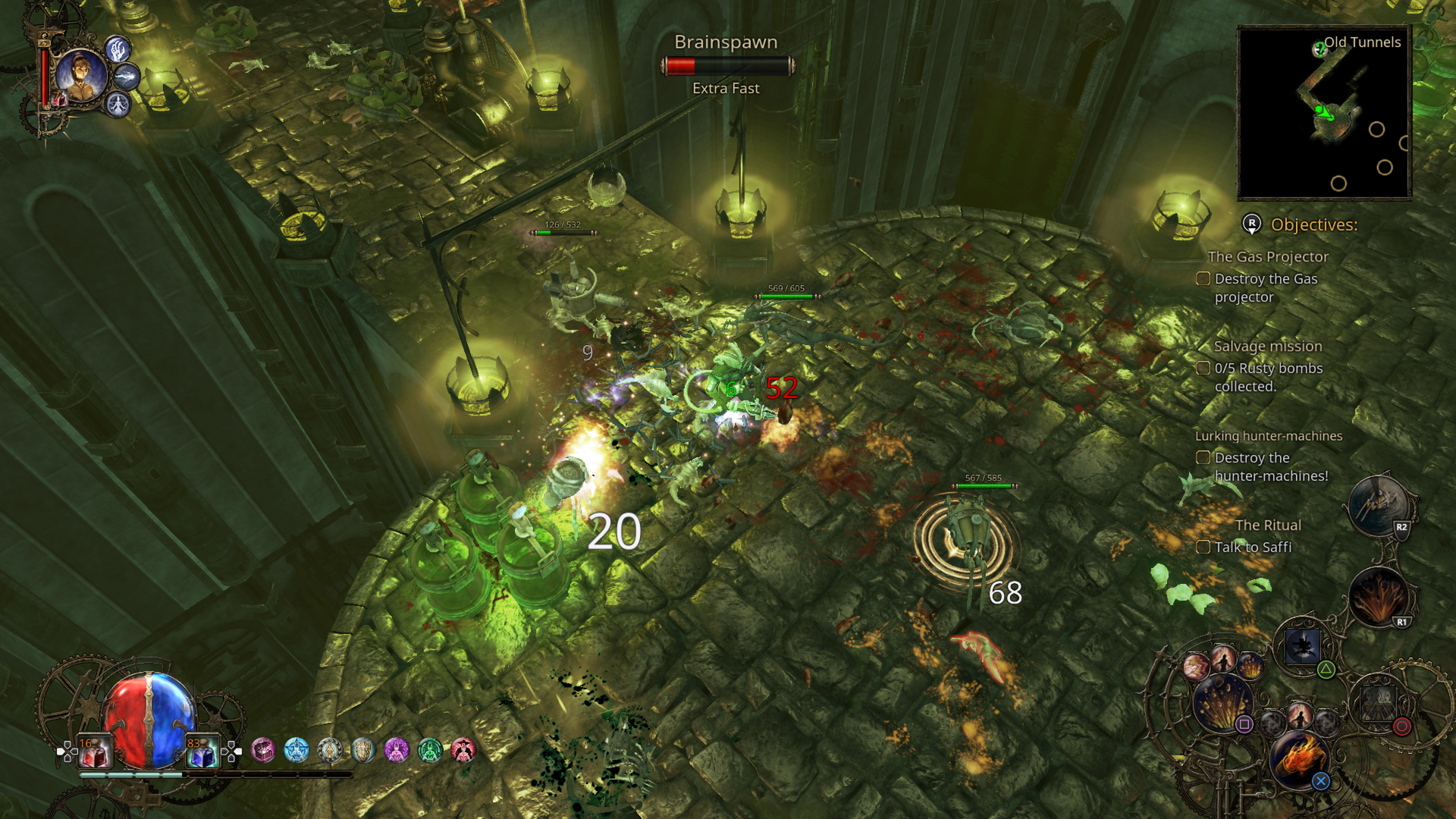Open the Lurking hunter-machines quest entry
The width and height of the screenshot is (1456, 819).
1270,435
